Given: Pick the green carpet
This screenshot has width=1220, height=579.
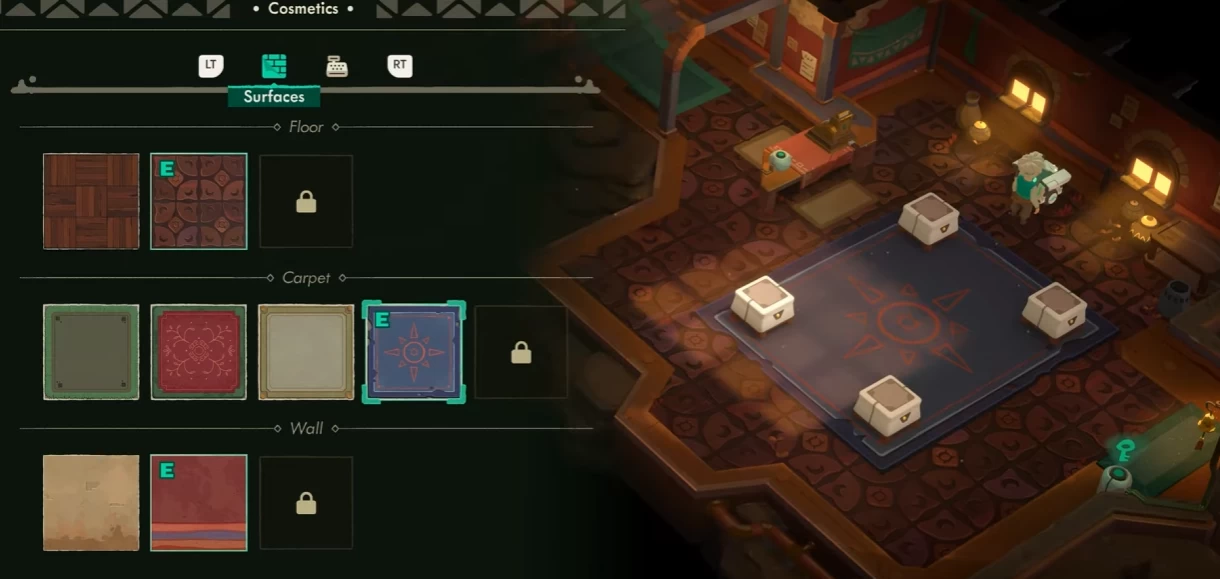Looking at the screenshot, I should [91, 352].
